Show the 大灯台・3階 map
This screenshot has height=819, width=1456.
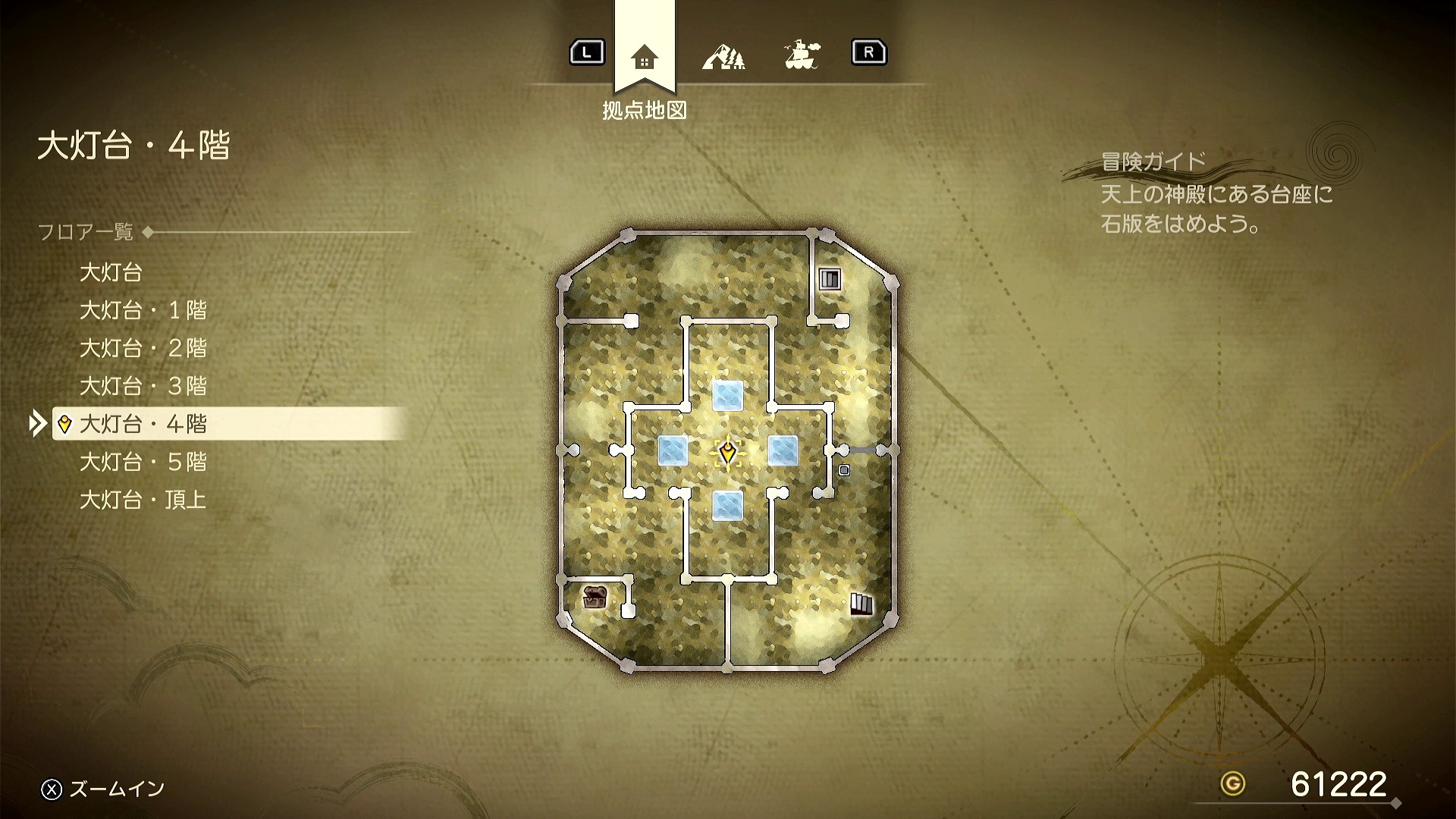143,386
